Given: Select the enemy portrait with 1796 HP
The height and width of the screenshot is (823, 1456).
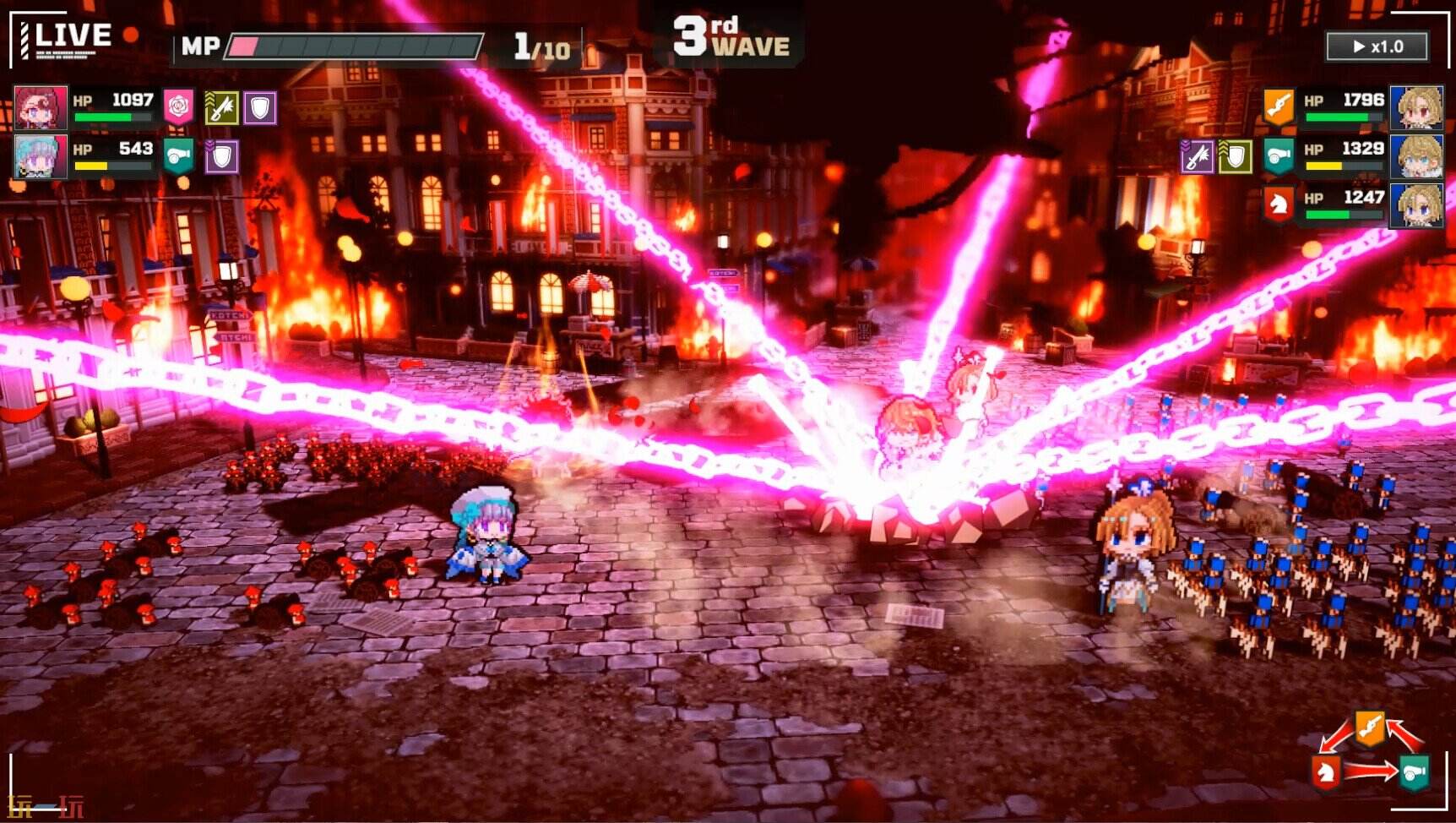Looking at the screenshot, I should [1415, 107].
